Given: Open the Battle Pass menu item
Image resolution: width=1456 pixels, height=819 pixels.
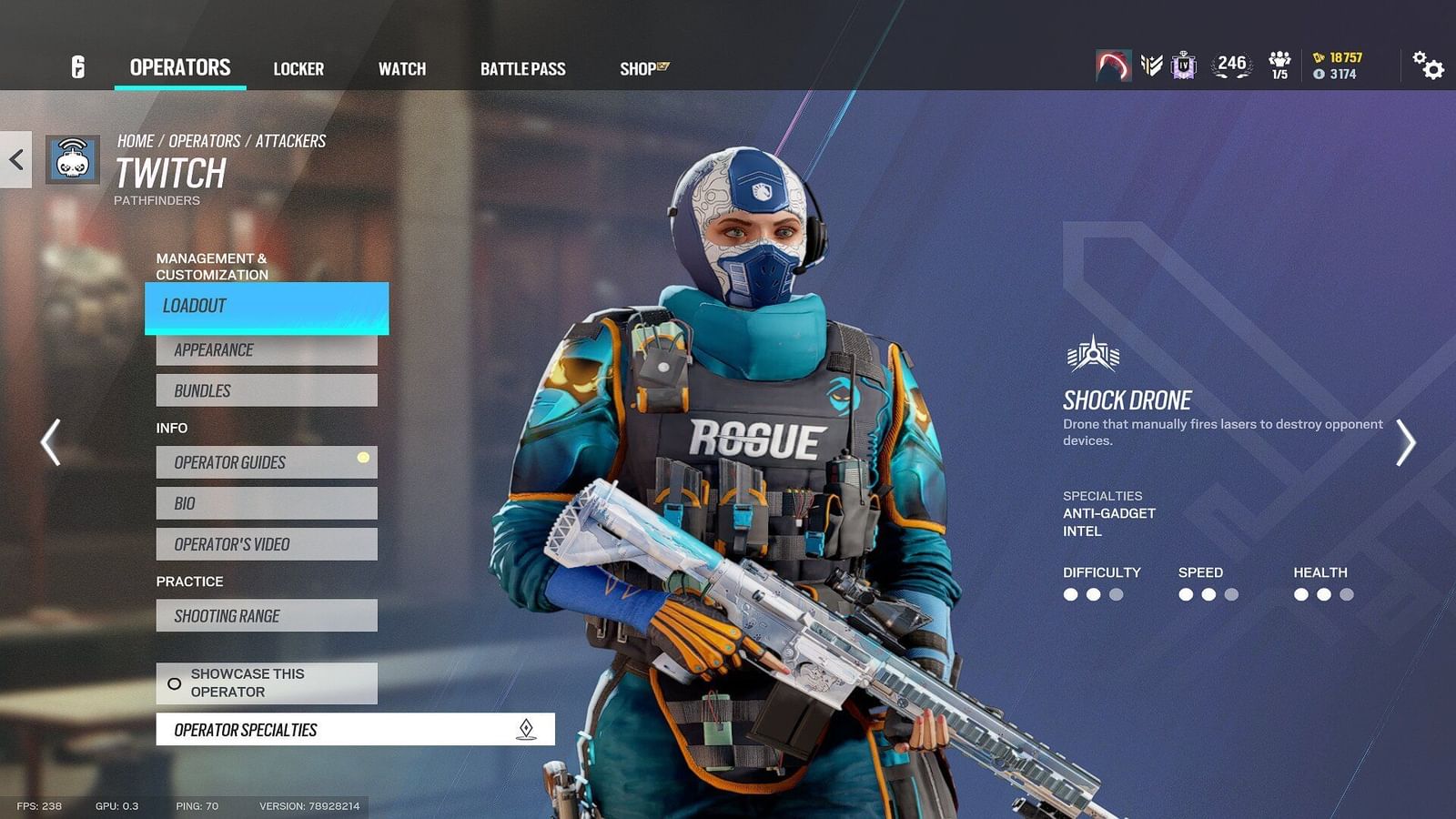Looking at the screenshot, I should point(523,68).
